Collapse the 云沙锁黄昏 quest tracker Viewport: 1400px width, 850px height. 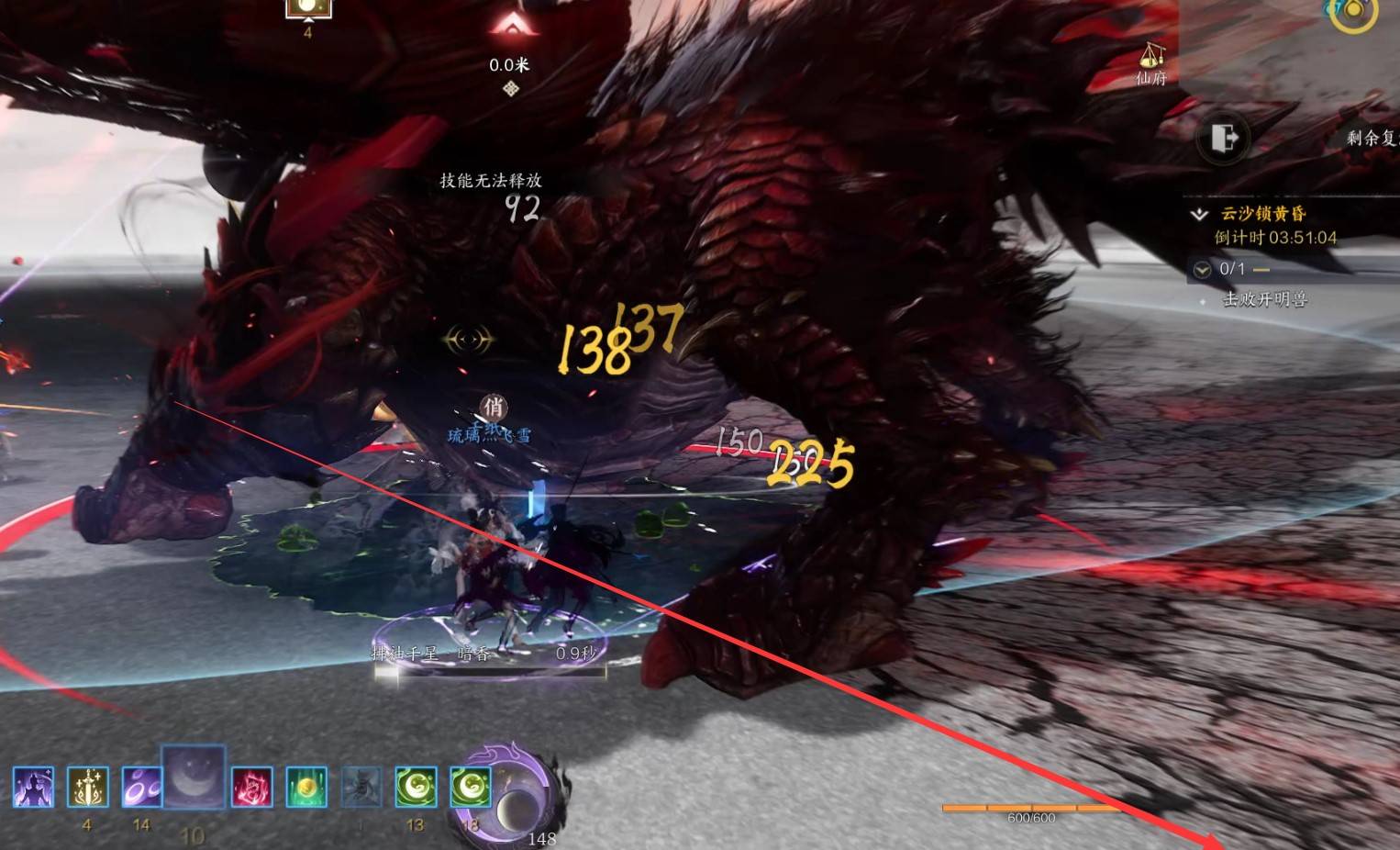1199,214
